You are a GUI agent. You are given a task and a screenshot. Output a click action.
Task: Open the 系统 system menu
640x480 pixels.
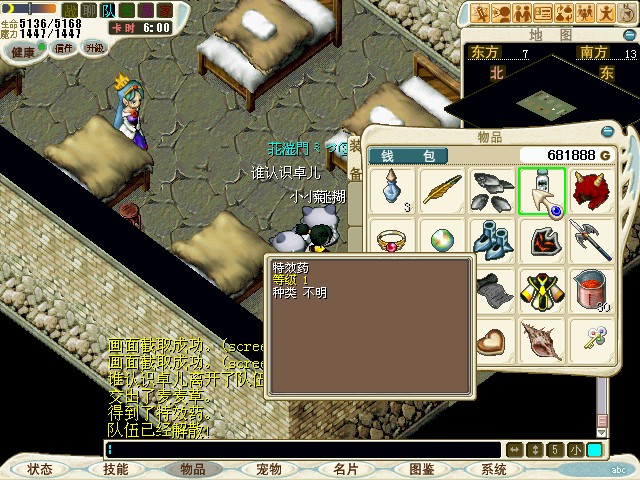[494, 468]
